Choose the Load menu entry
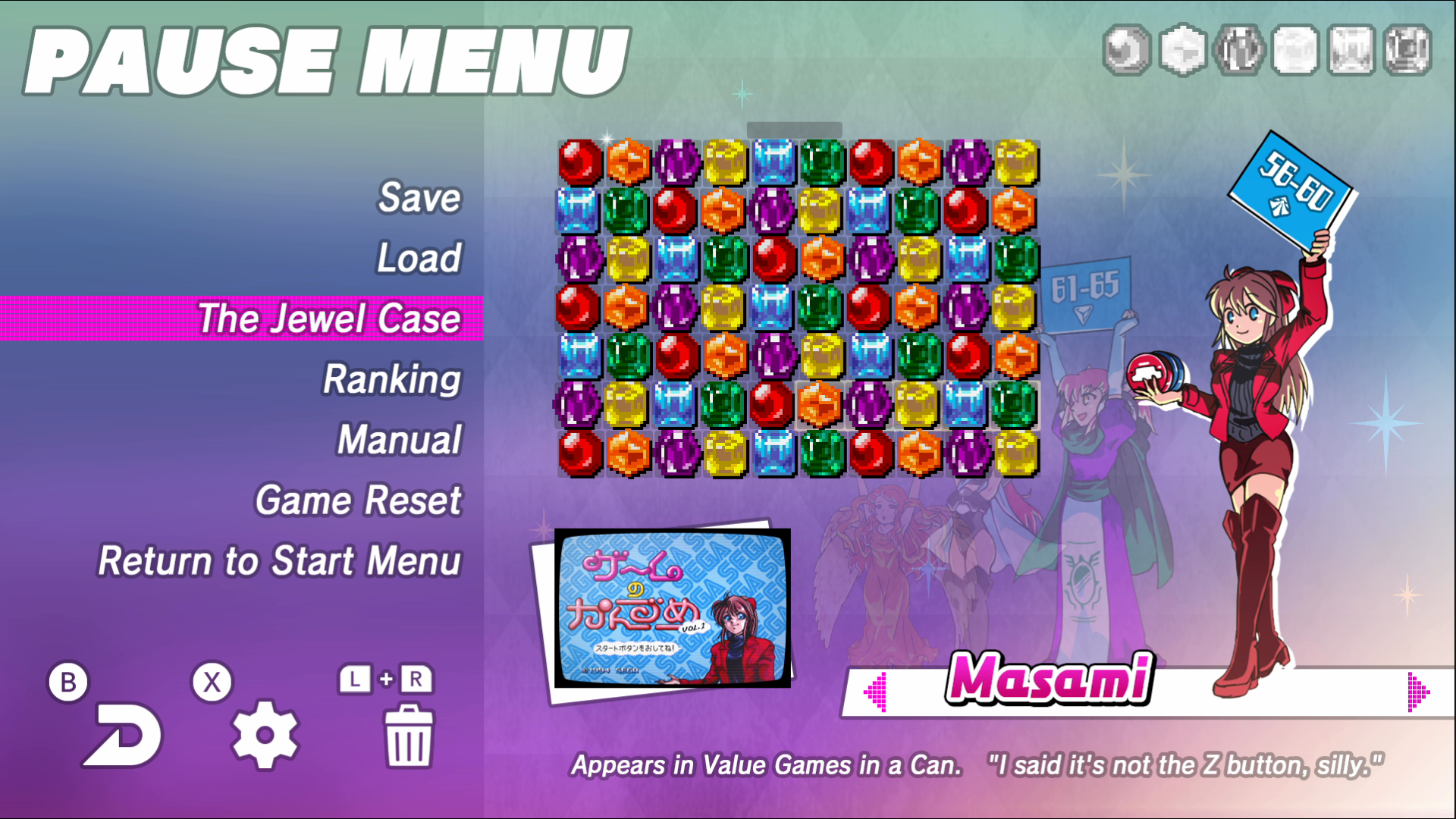This screenshot has height=819, width=1456. pos(419,259)
